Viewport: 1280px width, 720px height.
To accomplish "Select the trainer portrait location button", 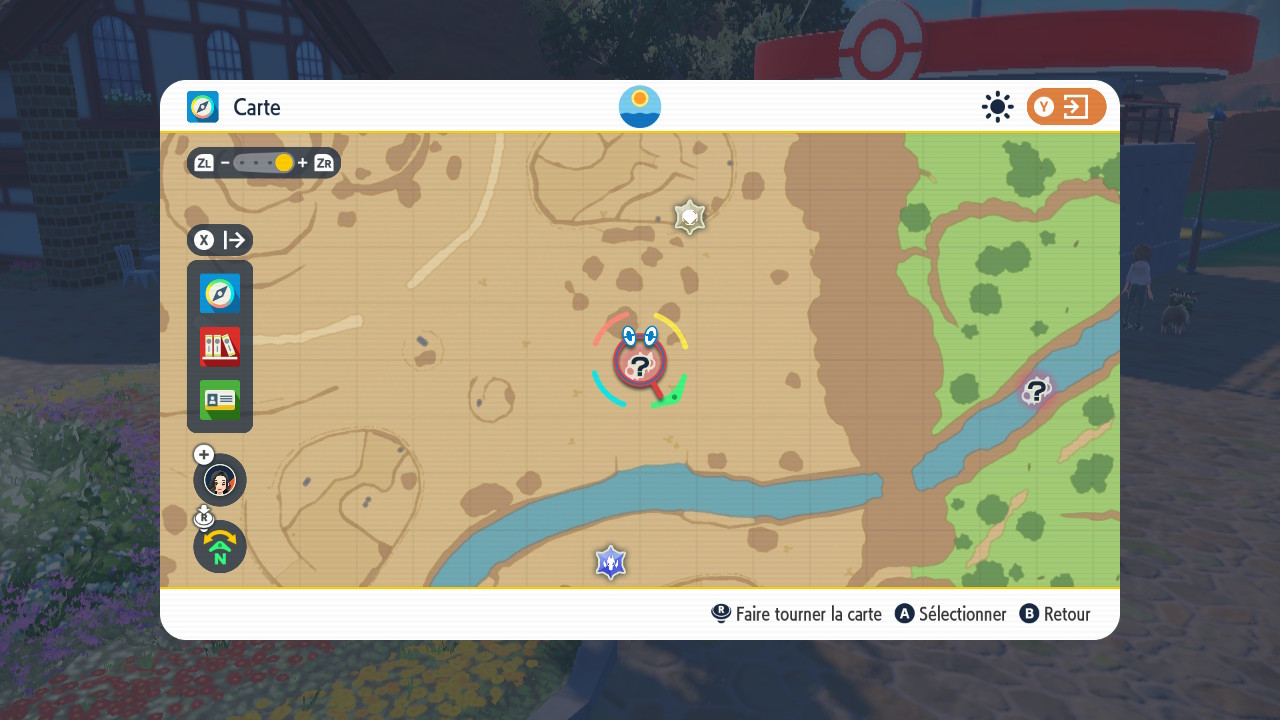I will tap(220, 480).
